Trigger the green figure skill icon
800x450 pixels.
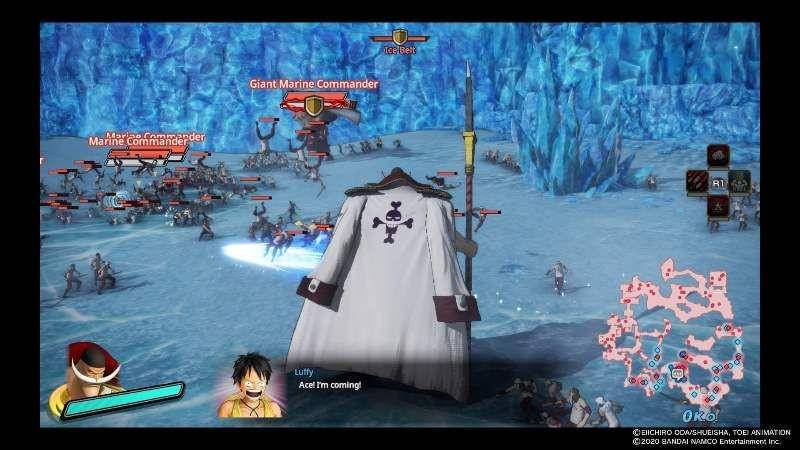(739, 182)
